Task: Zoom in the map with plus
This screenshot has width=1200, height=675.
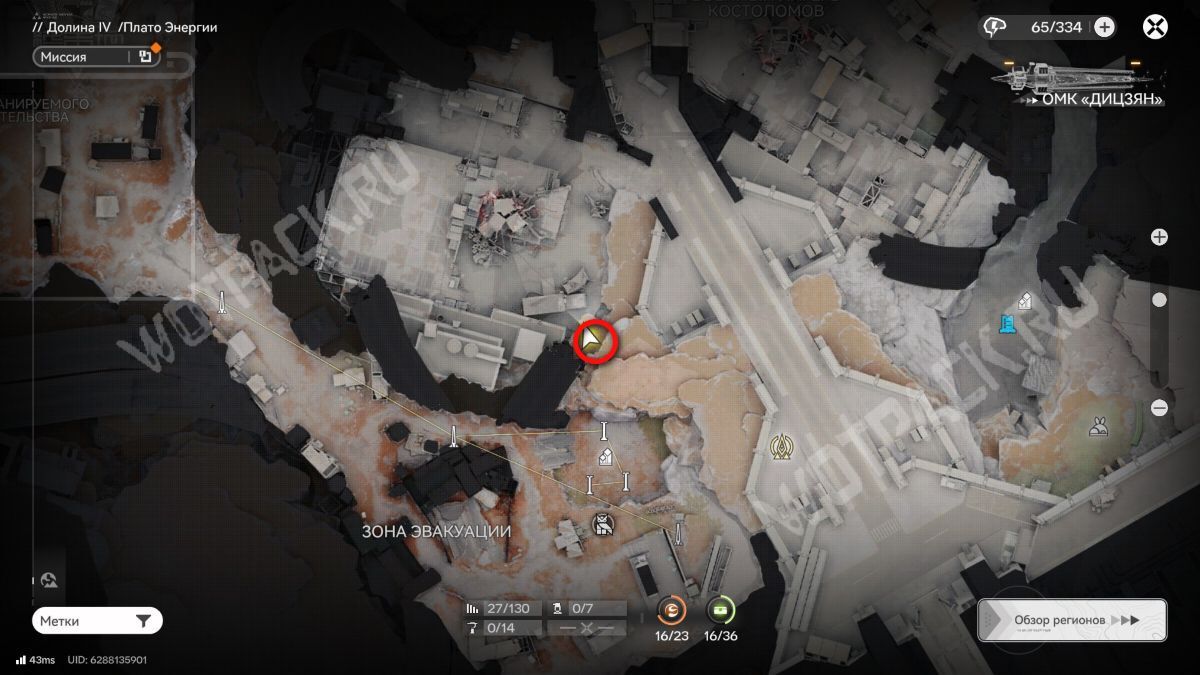Action: [x=1159, y=237]
